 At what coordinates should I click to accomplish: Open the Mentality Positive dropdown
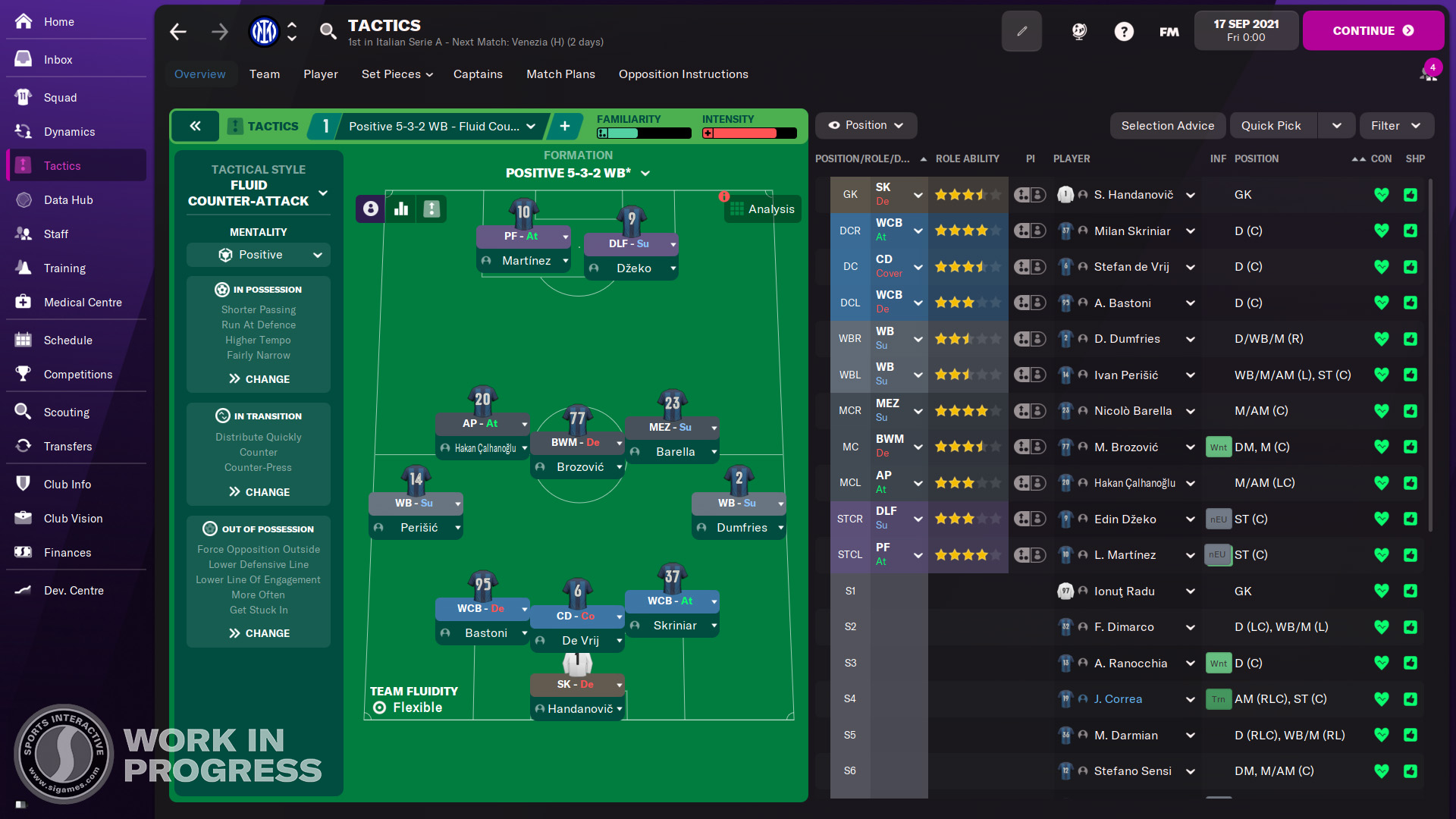259,256
